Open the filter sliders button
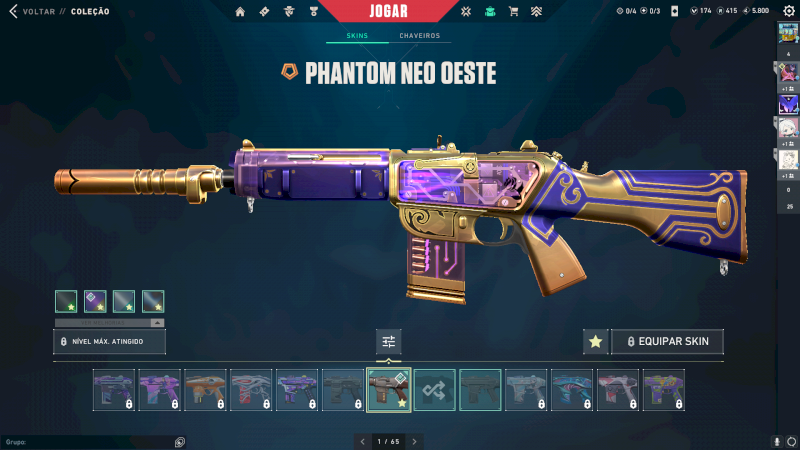 click(389, 342)
